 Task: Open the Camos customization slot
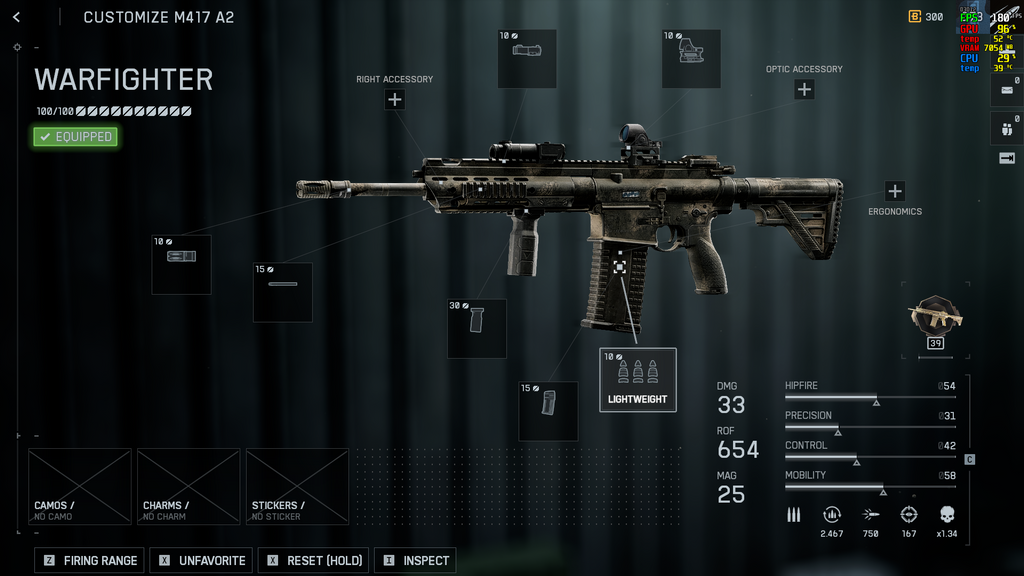[80, 486]
